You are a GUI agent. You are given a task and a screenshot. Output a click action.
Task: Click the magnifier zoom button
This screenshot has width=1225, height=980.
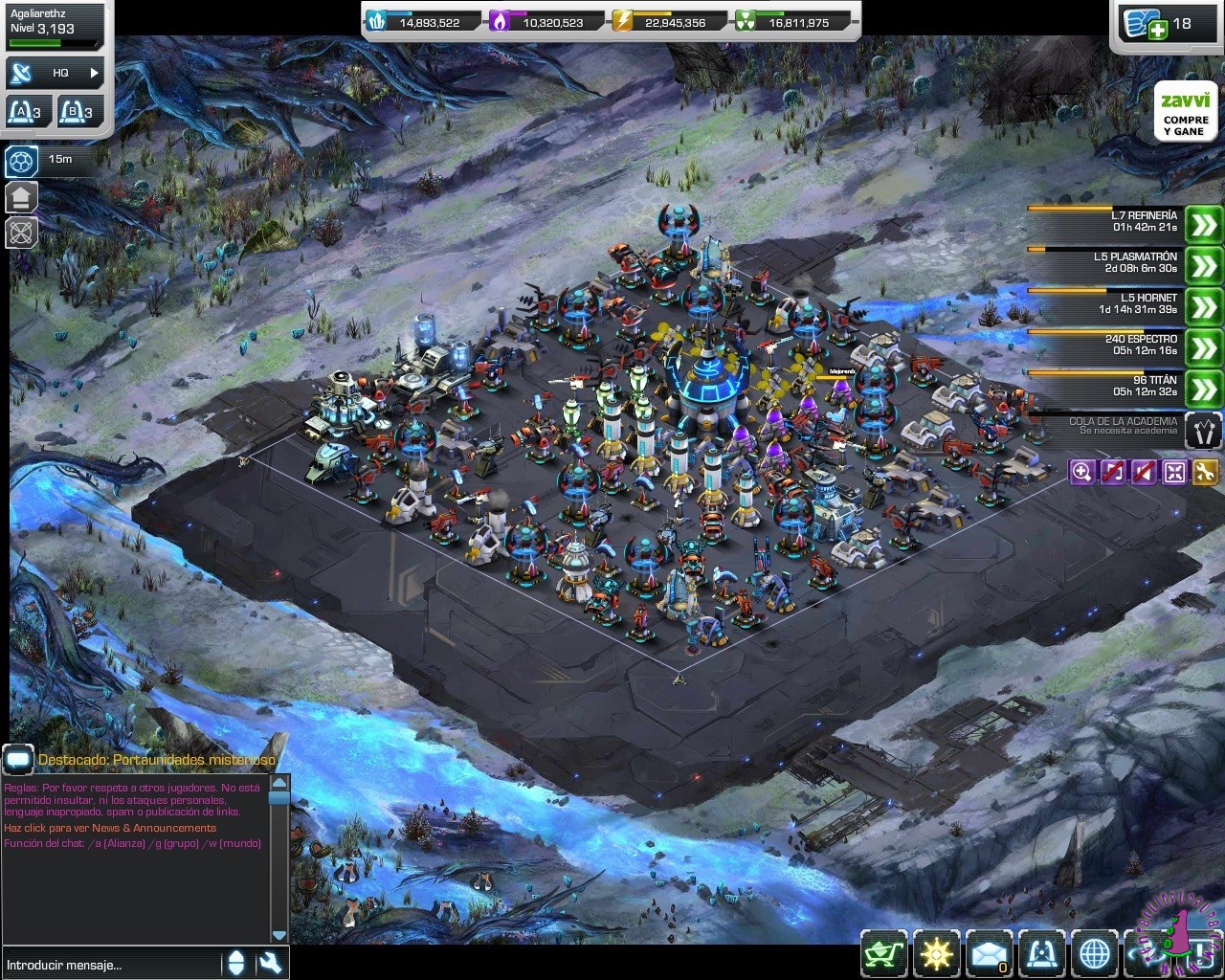point(1081,471)
